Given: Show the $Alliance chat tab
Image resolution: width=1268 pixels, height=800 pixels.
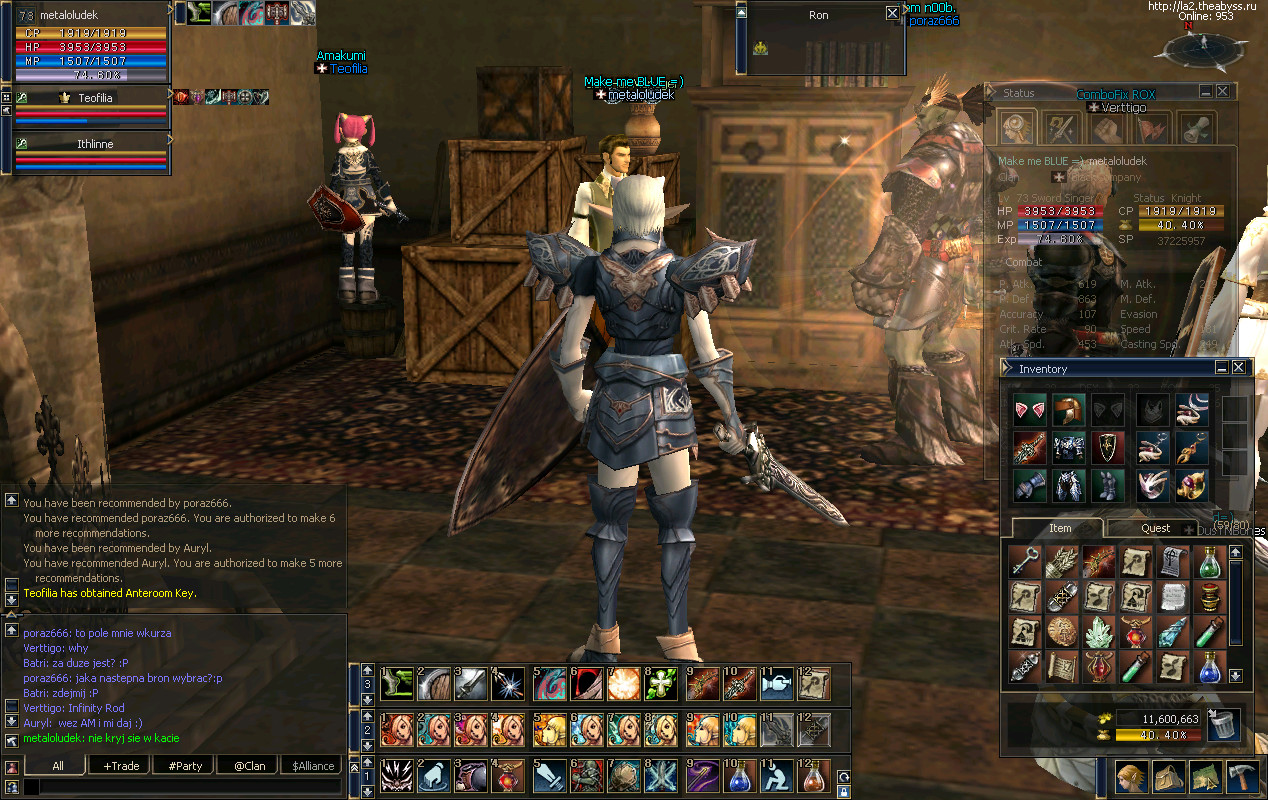Looking at the screenshot, I should click(313, 765).
